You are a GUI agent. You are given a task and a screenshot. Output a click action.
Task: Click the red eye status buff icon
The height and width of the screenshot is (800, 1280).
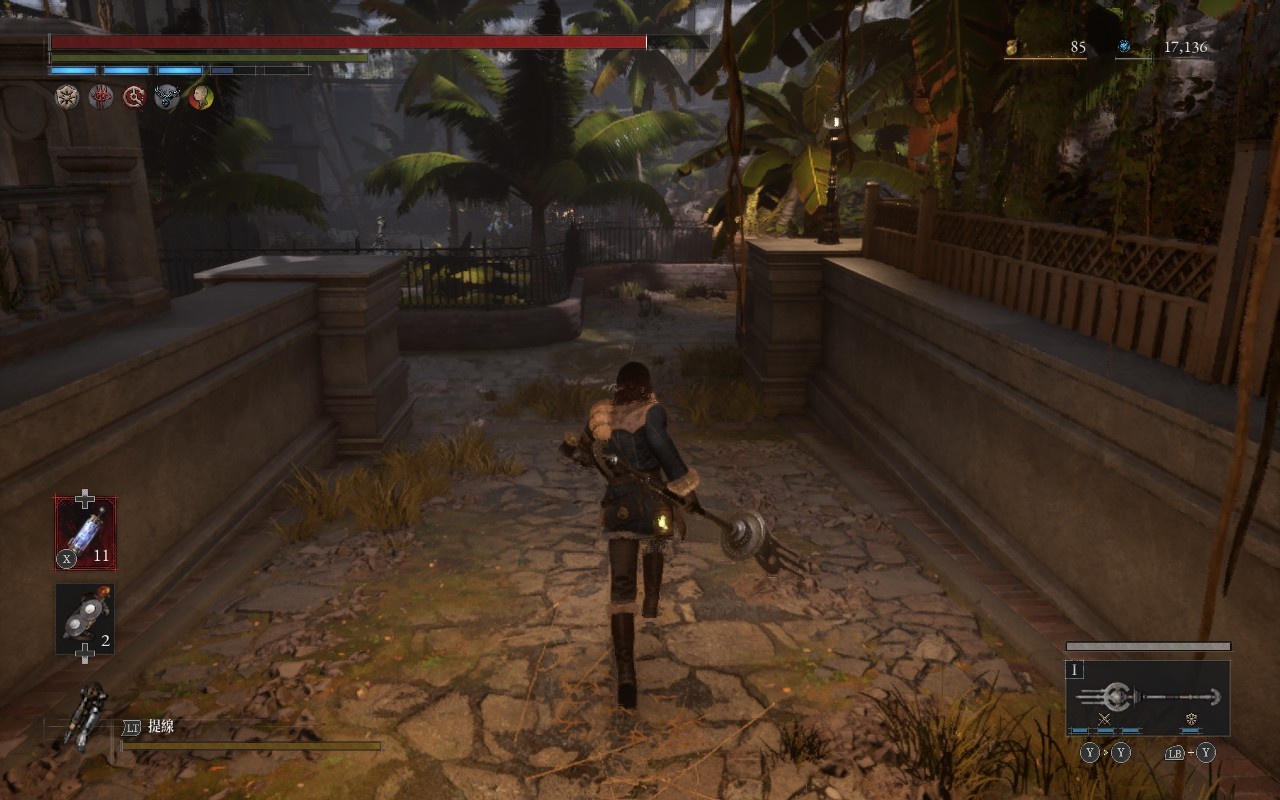pyautogui.click(x=101, y=97)
